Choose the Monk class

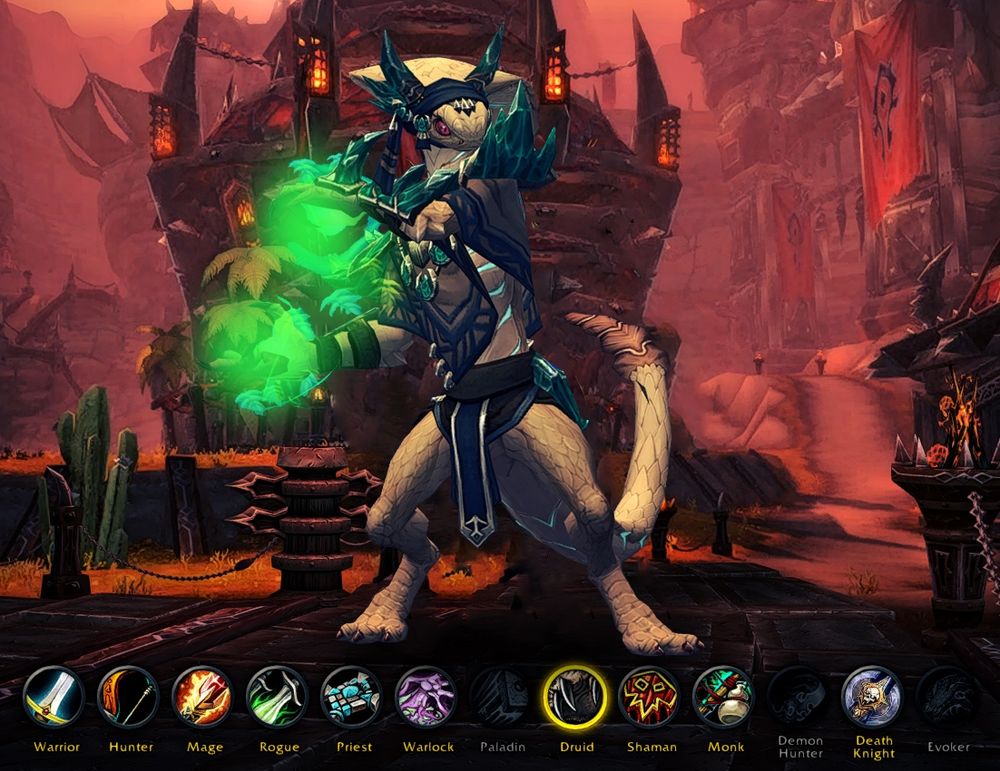point(723,696)
